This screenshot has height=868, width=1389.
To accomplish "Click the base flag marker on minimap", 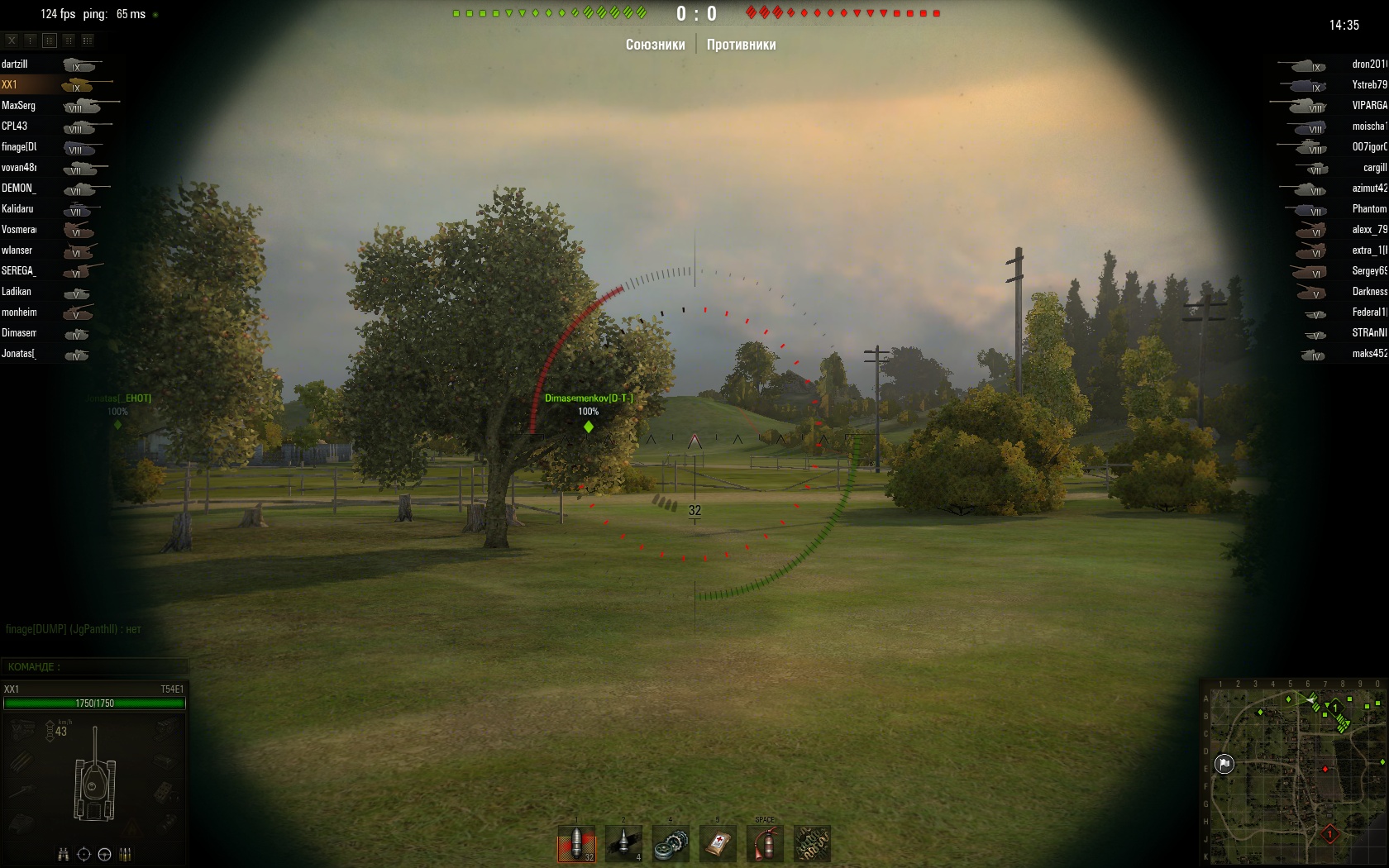I will (x=1224, y=763).
